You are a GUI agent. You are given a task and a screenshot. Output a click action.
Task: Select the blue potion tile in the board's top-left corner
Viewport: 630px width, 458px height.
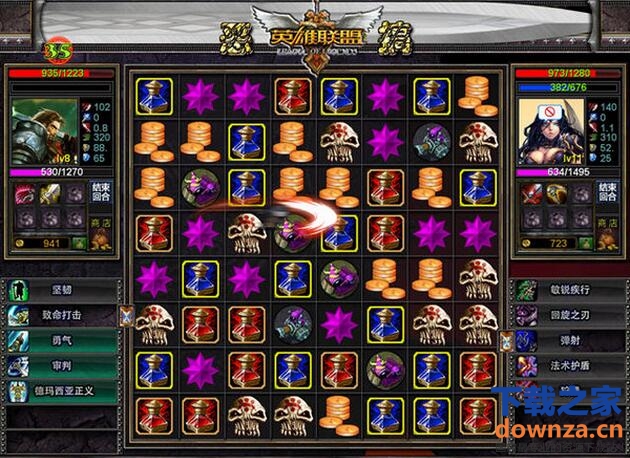point(153,95)
